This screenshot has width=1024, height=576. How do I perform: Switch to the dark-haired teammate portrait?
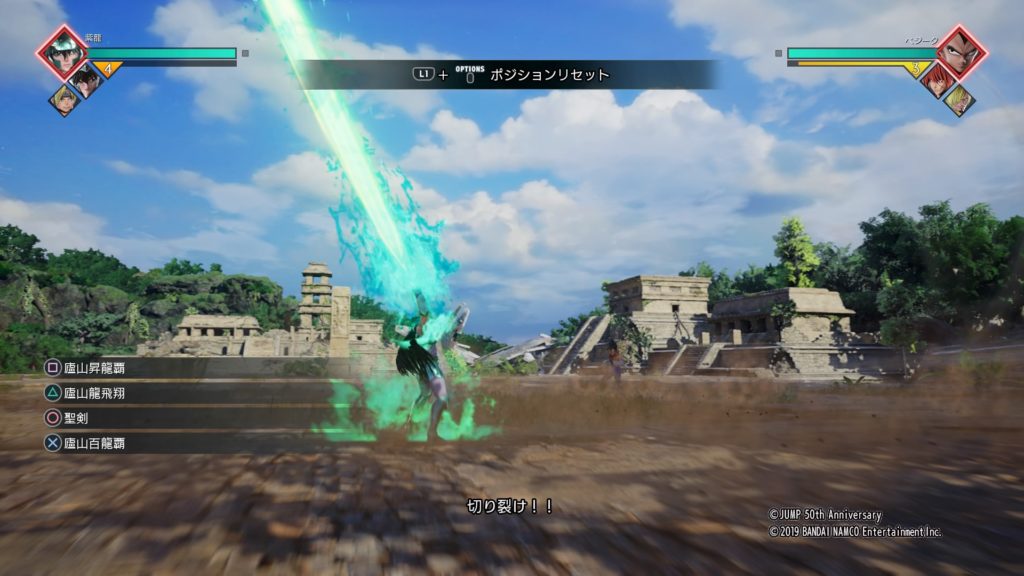[x=86, y=80]
